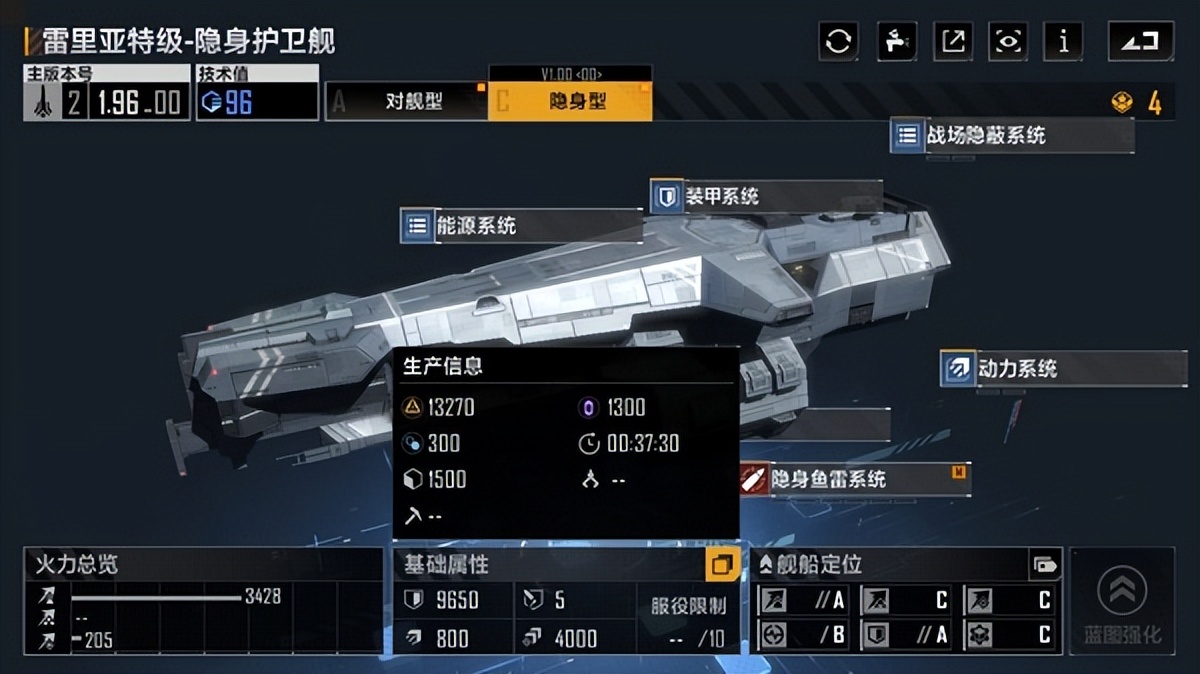Click the share export arrow icon

[953, 41]
